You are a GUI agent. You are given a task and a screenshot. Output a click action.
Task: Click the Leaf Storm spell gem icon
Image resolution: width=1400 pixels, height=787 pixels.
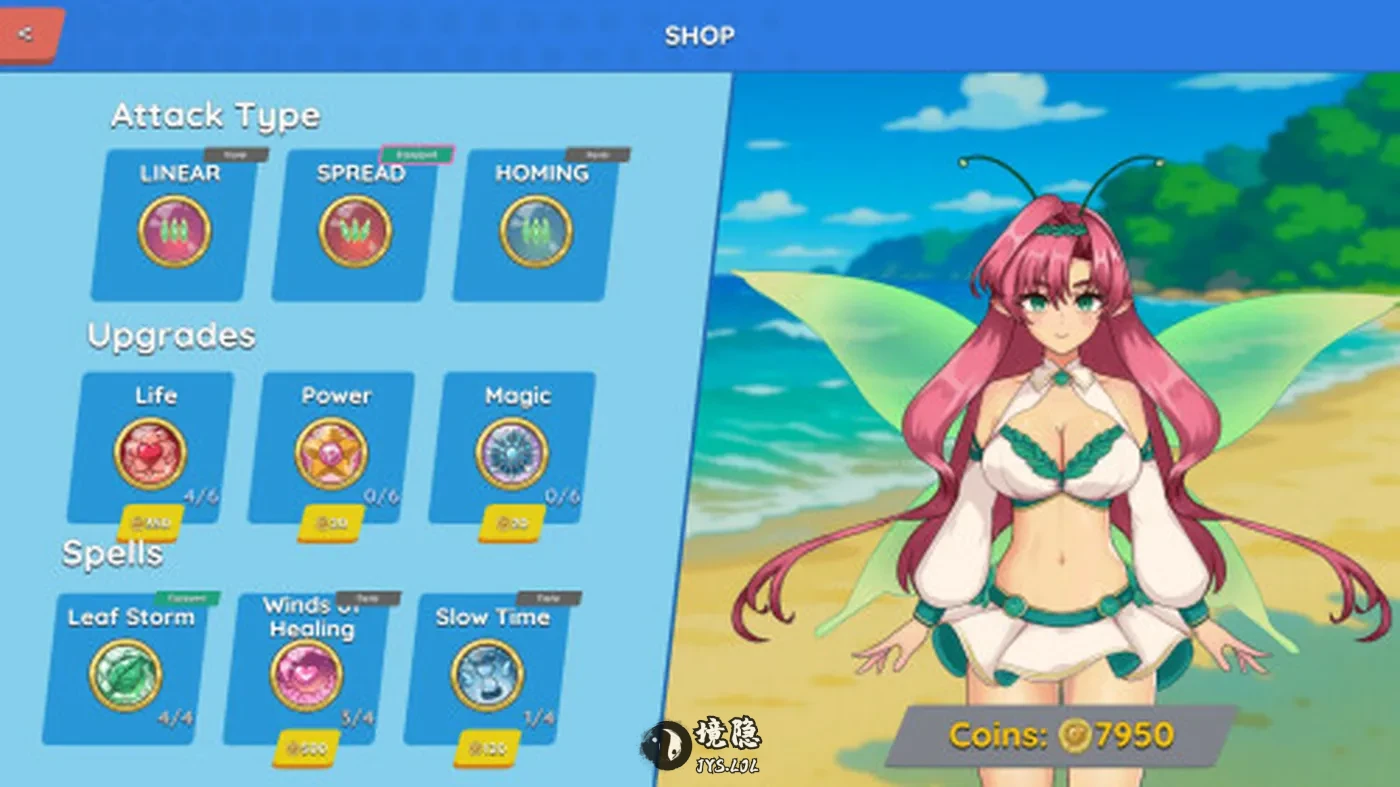tap(125, 675)
